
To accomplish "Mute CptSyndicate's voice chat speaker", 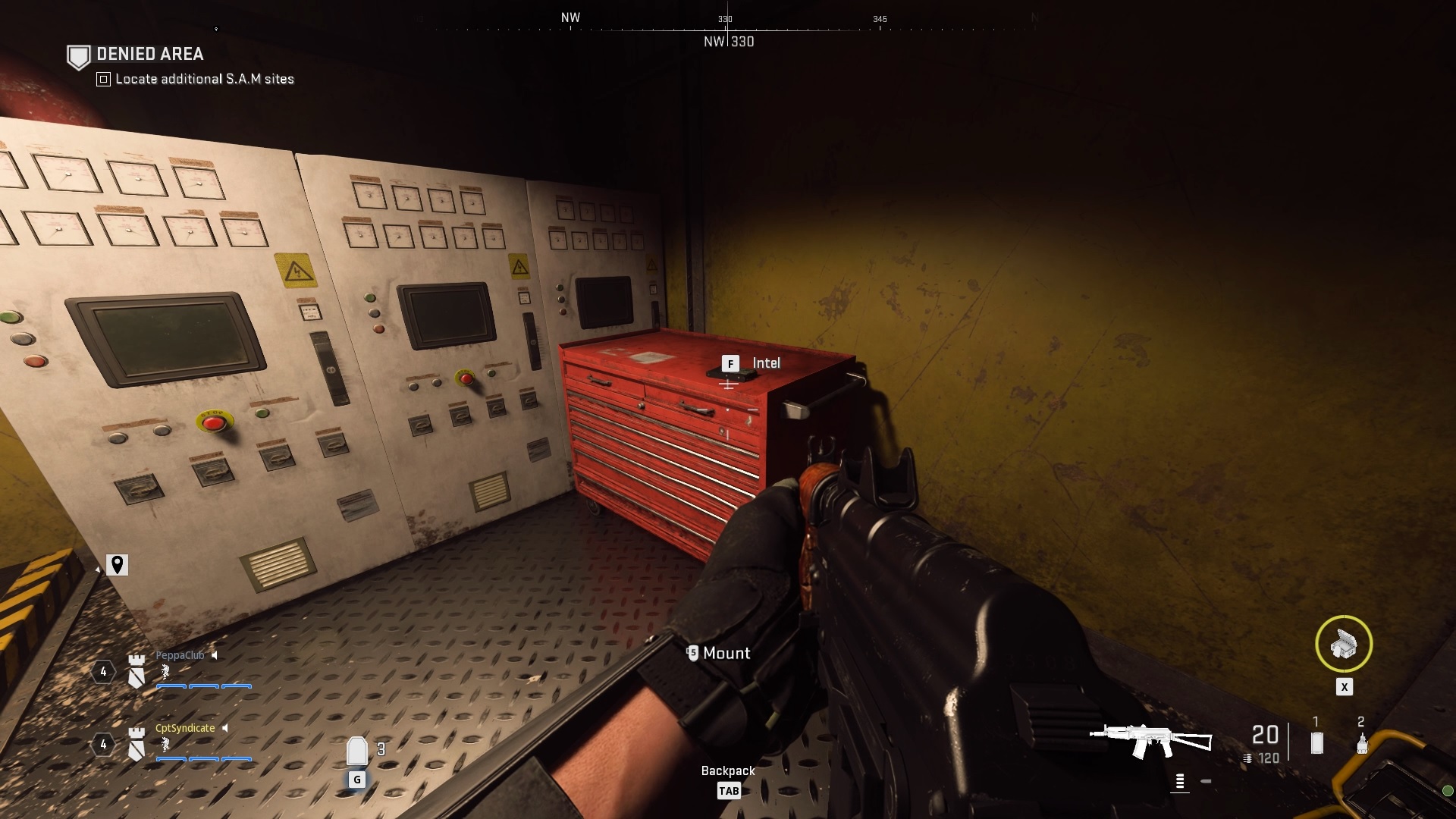I will point(226,726).
